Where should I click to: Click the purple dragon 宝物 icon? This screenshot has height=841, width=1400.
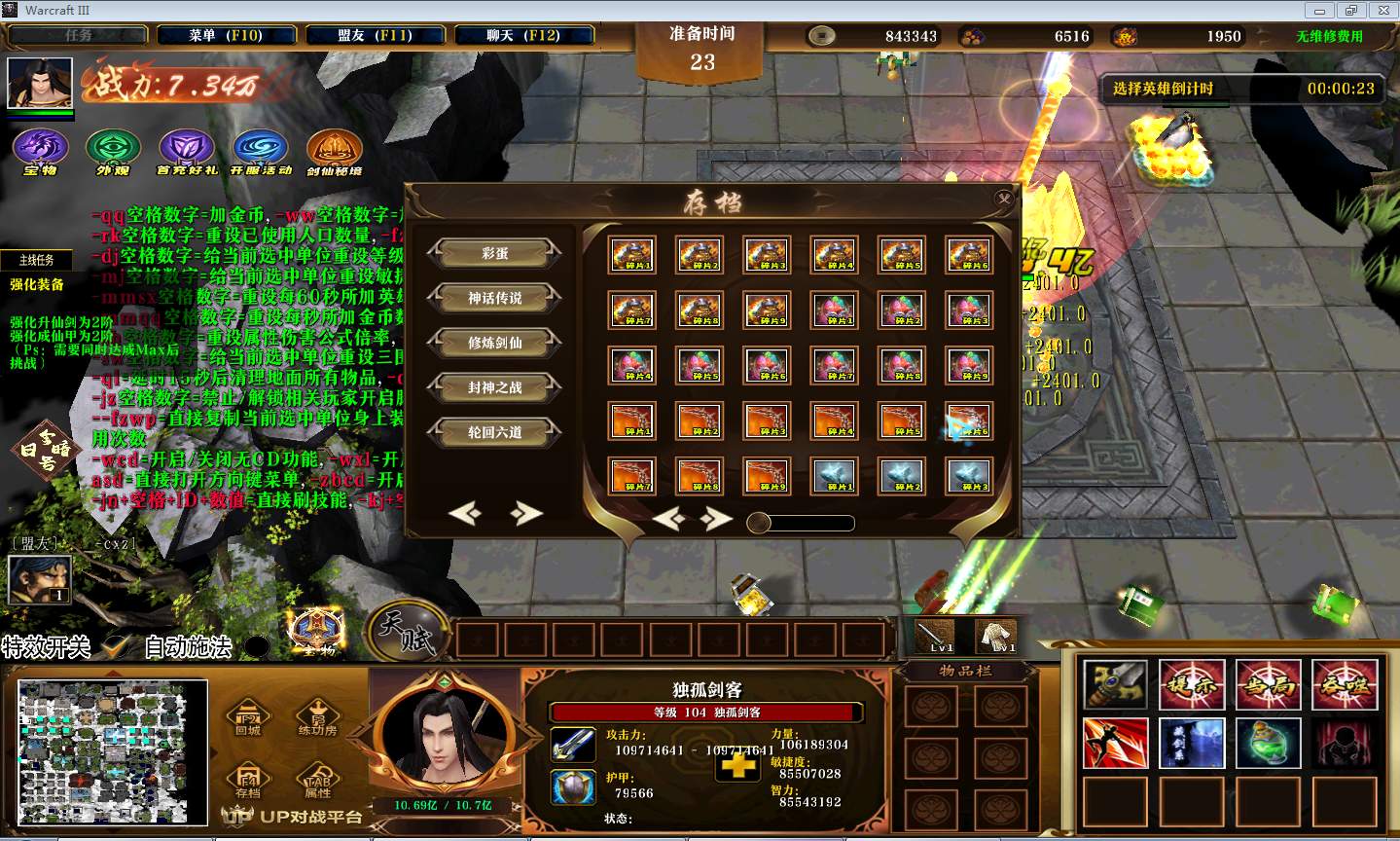(x=40, y=149)
